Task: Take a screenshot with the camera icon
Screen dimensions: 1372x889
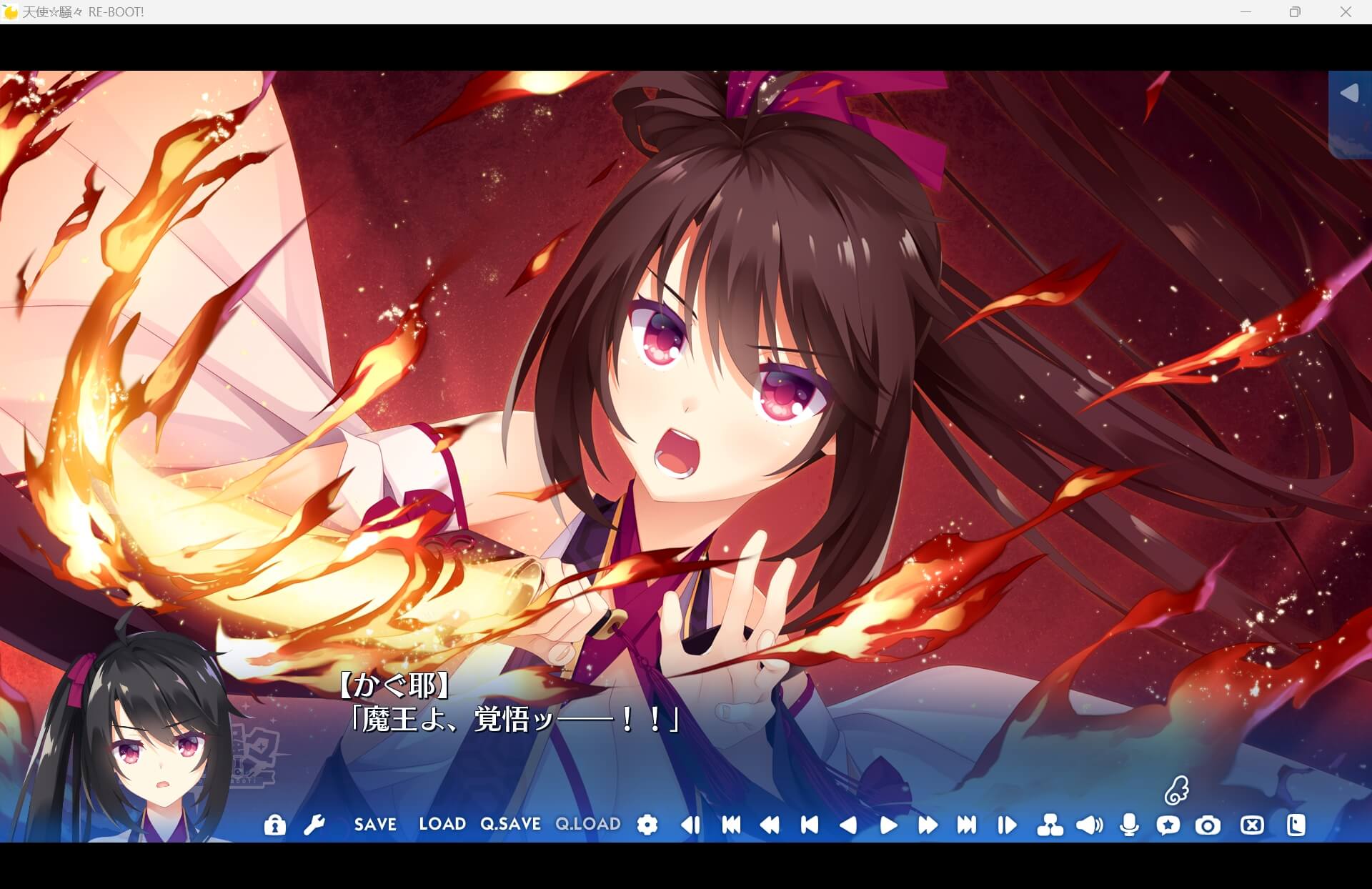Action: [1208, 825]
